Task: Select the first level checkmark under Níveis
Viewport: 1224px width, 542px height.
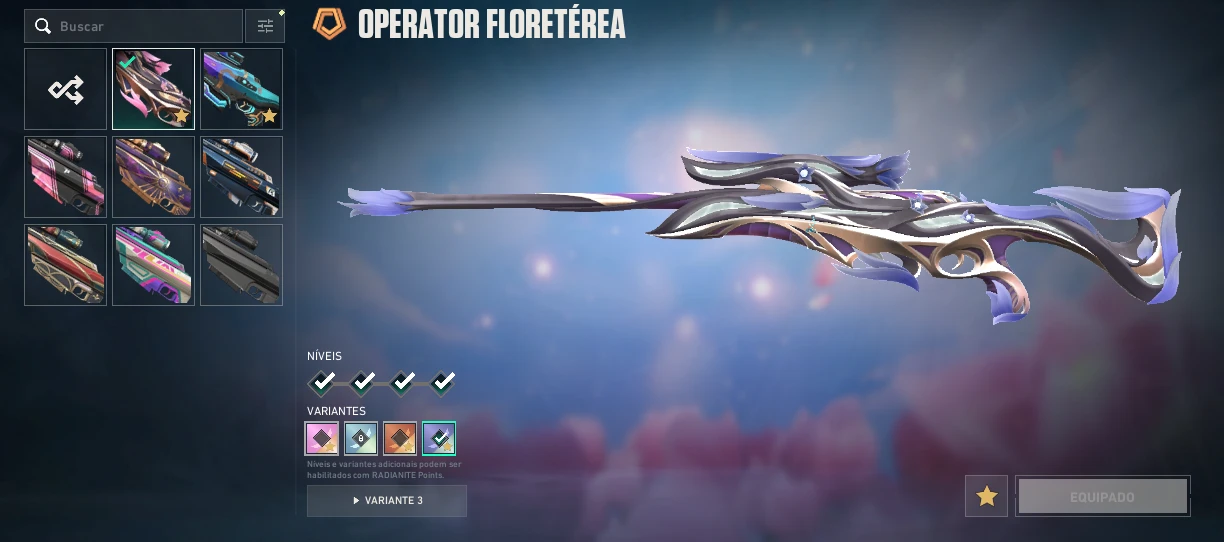Action: 322,382
